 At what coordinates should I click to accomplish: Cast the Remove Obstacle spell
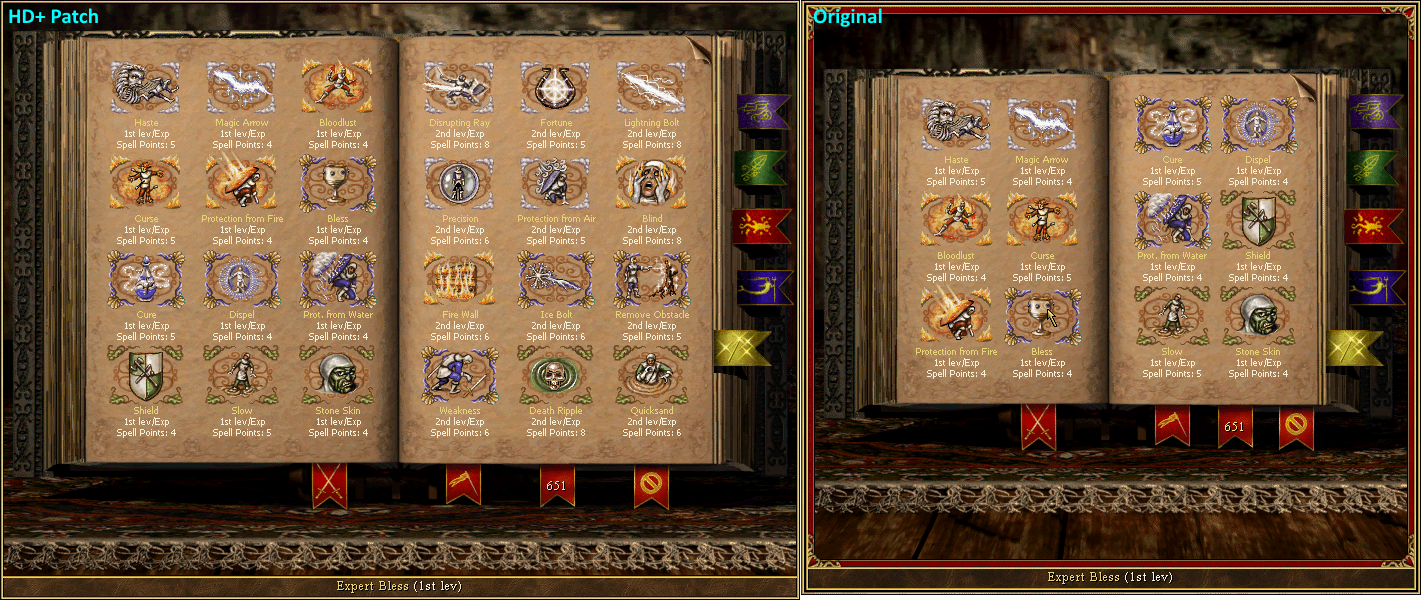(650, 279)
